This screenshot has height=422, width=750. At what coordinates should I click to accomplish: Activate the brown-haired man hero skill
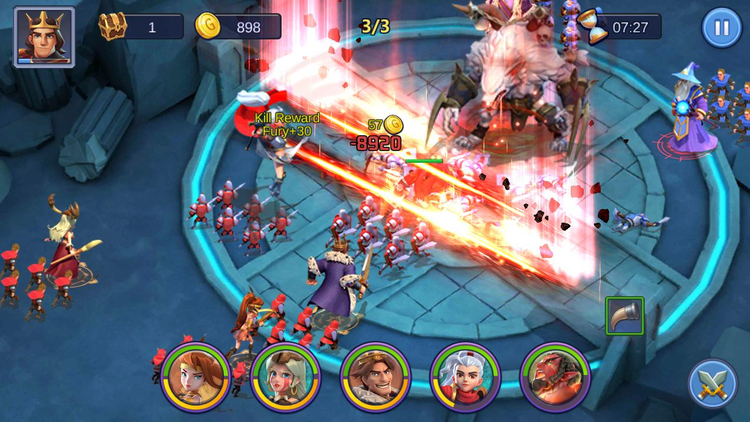tap(375, 377)
